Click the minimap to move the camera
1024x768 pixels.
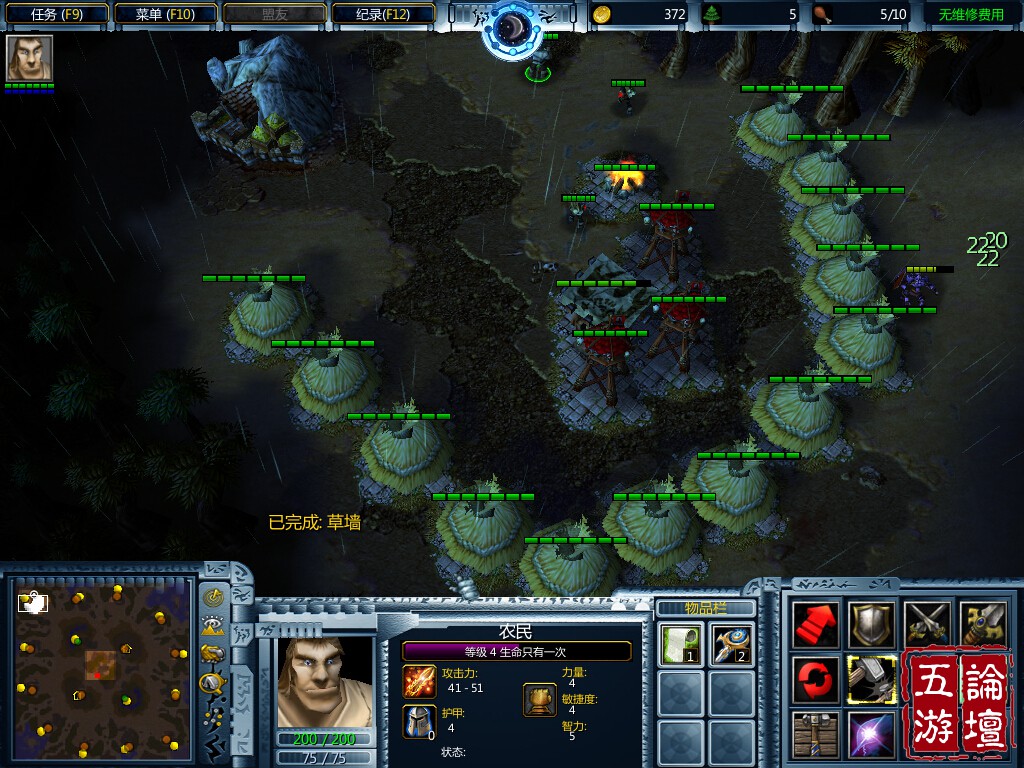100,665
